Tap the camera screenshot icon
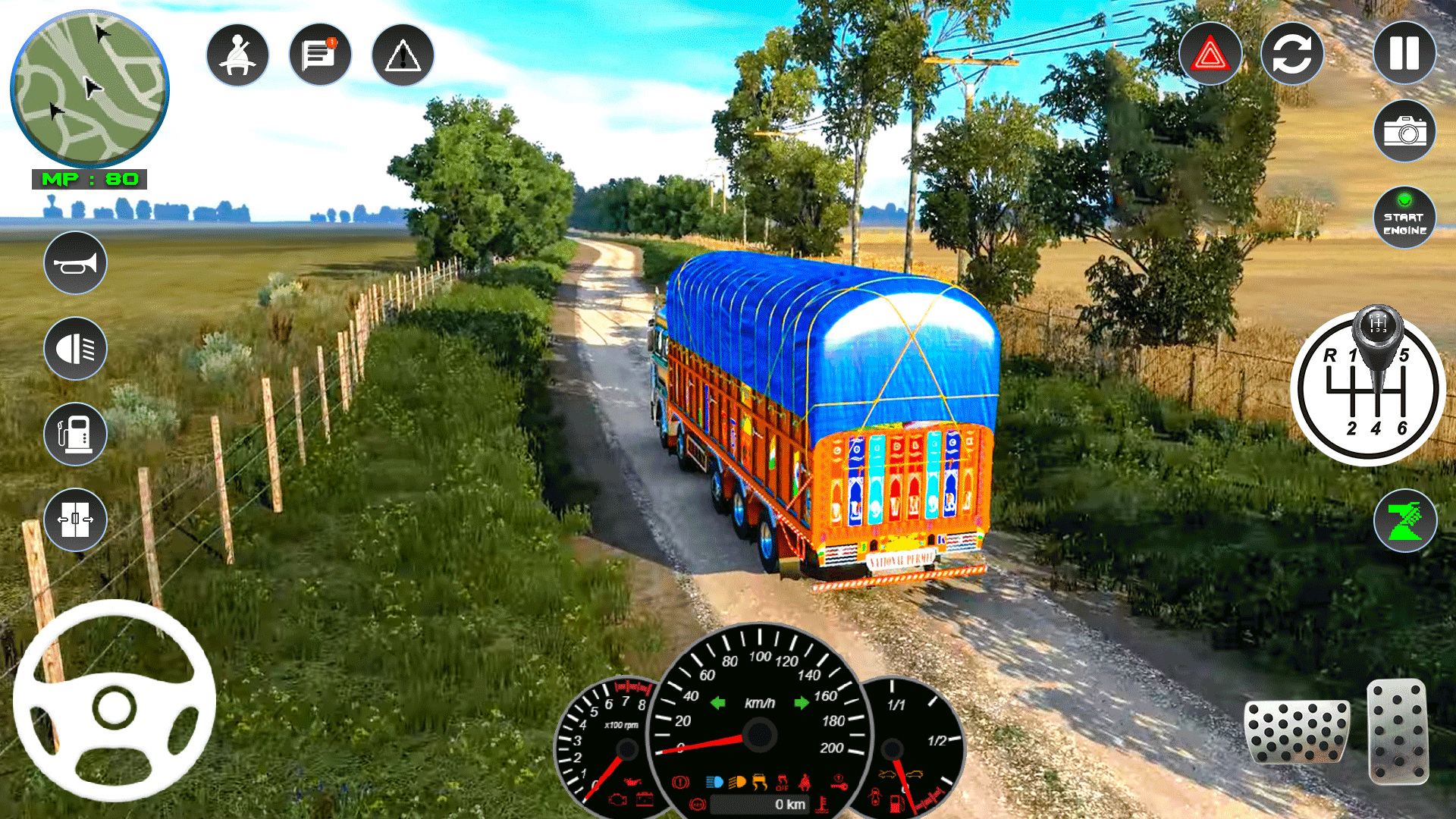The height and width of the screenshot is (819, 1456). (1404, 130)
